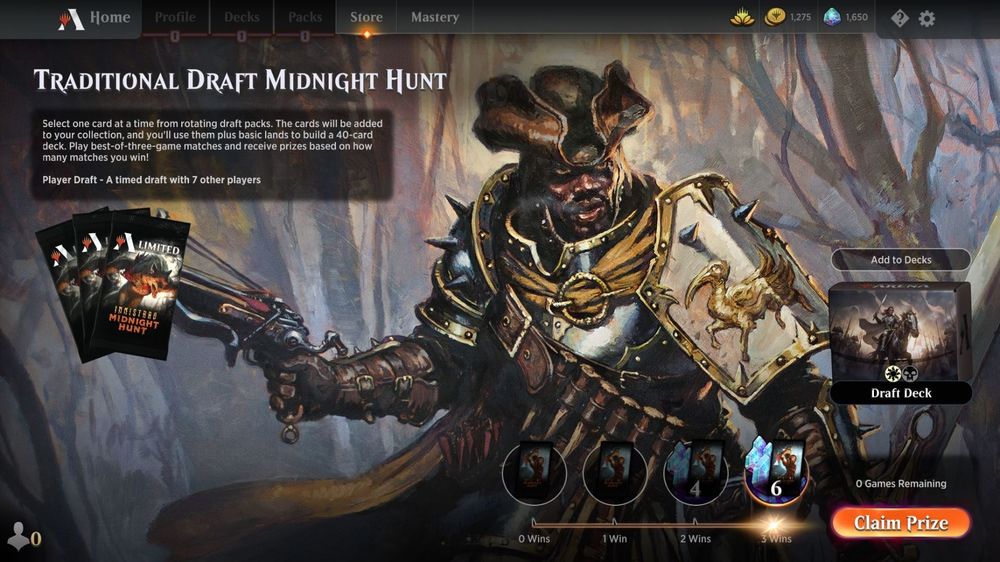
Task: Open the Packs tab
Action: click(x=305, y=17)
